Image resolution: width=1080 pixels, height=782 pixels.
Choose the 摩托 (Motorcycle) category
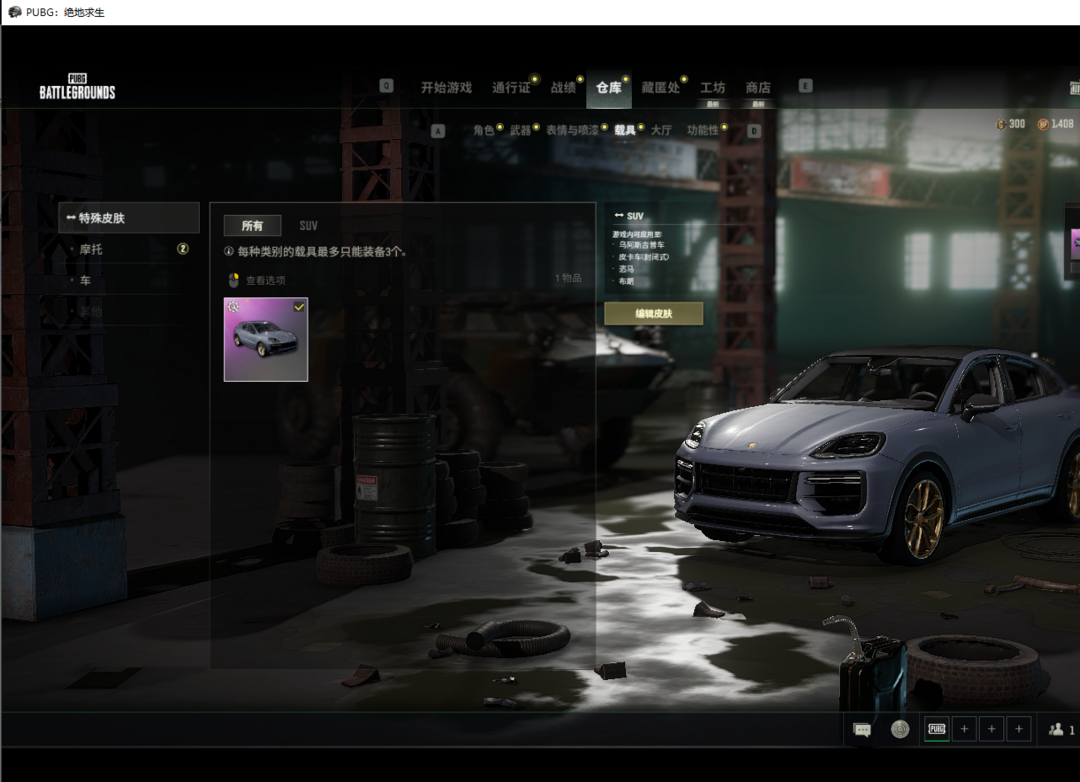(92, 249)
